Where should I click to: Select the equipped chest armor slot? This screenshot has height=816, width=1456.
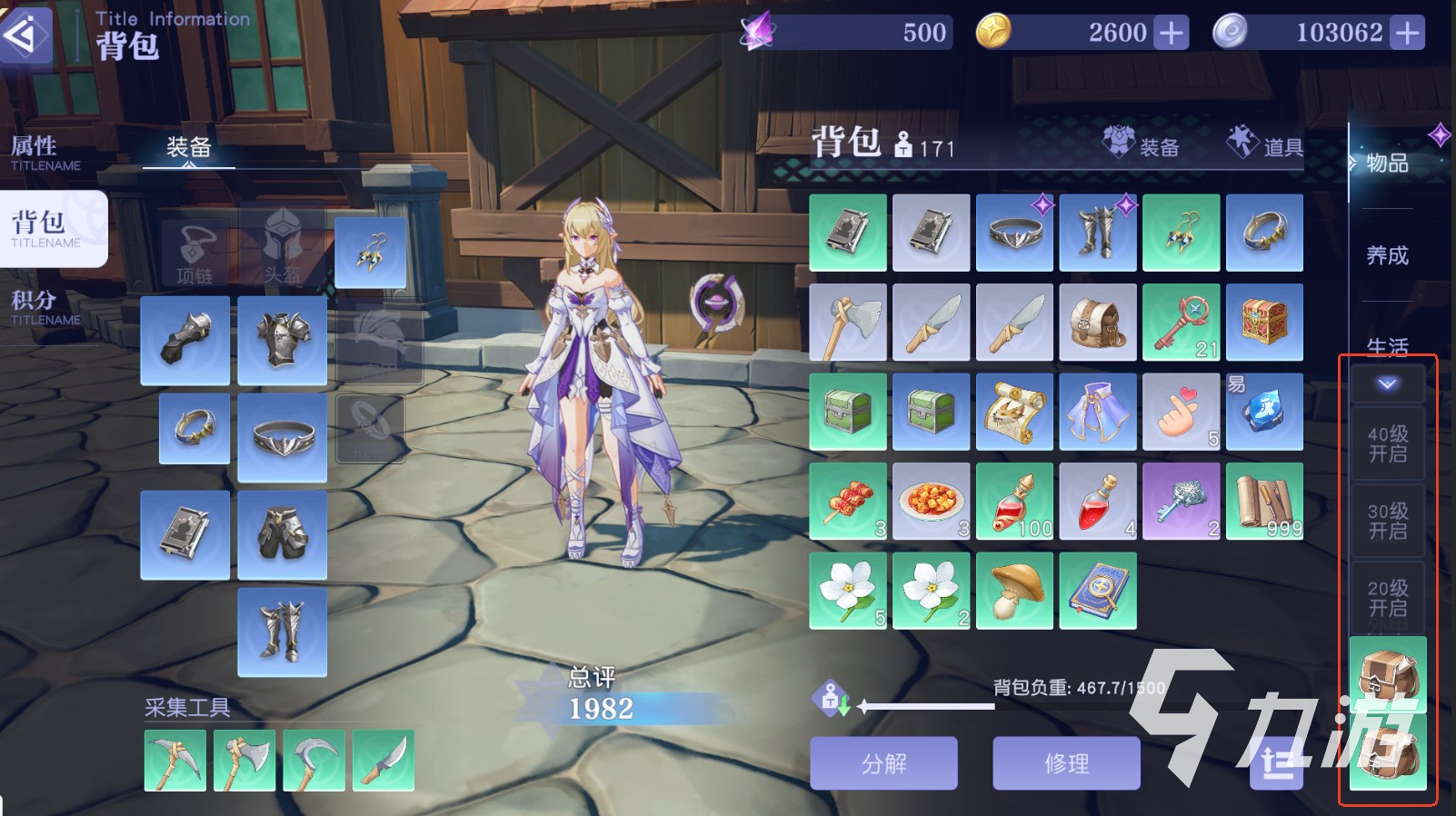[x=282, y=340]
